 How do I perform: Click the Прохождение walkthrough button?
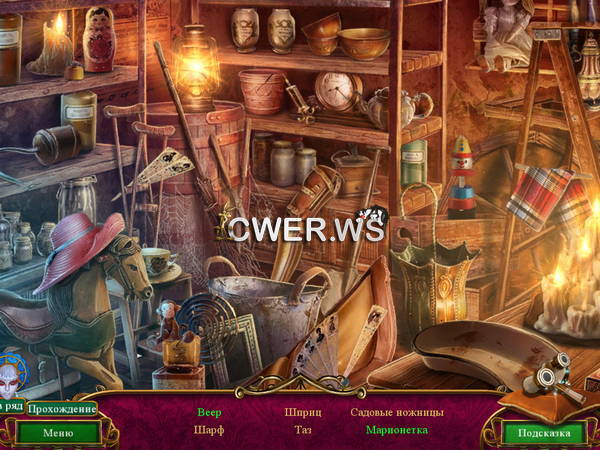tap(62, 409)
